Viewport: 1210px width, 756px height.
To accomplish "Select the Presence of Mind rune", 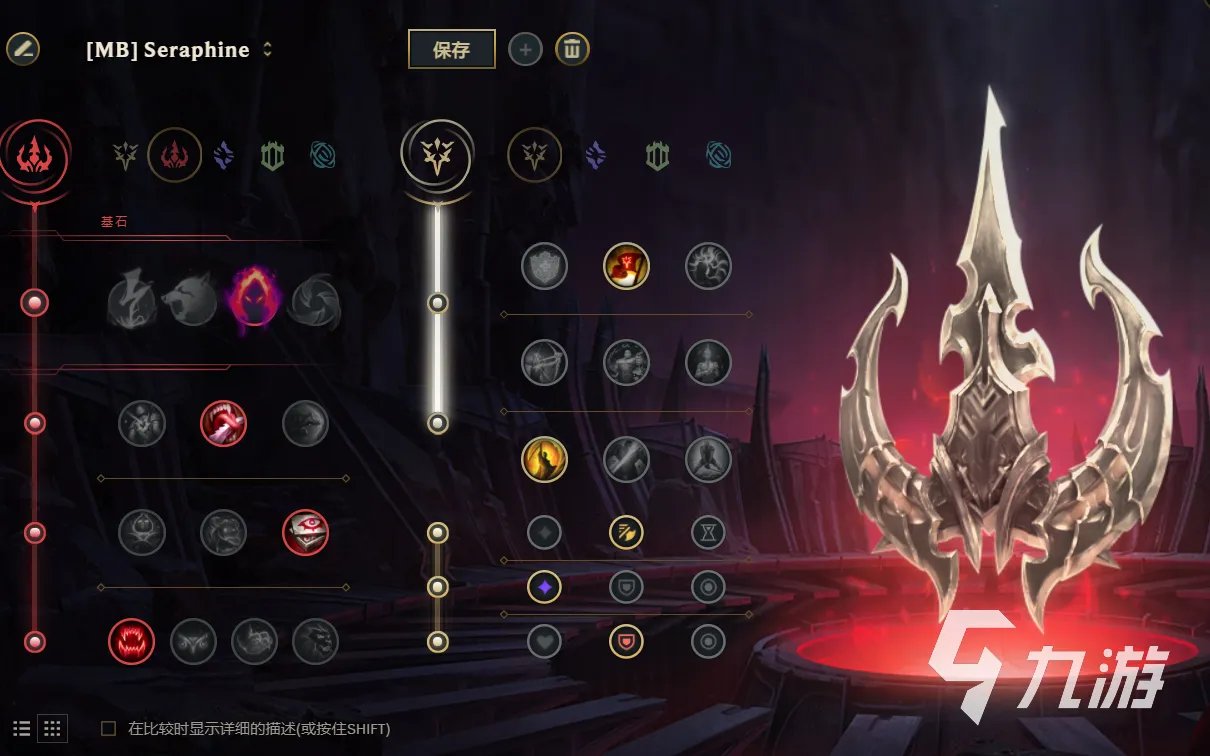I will (708, 266).
